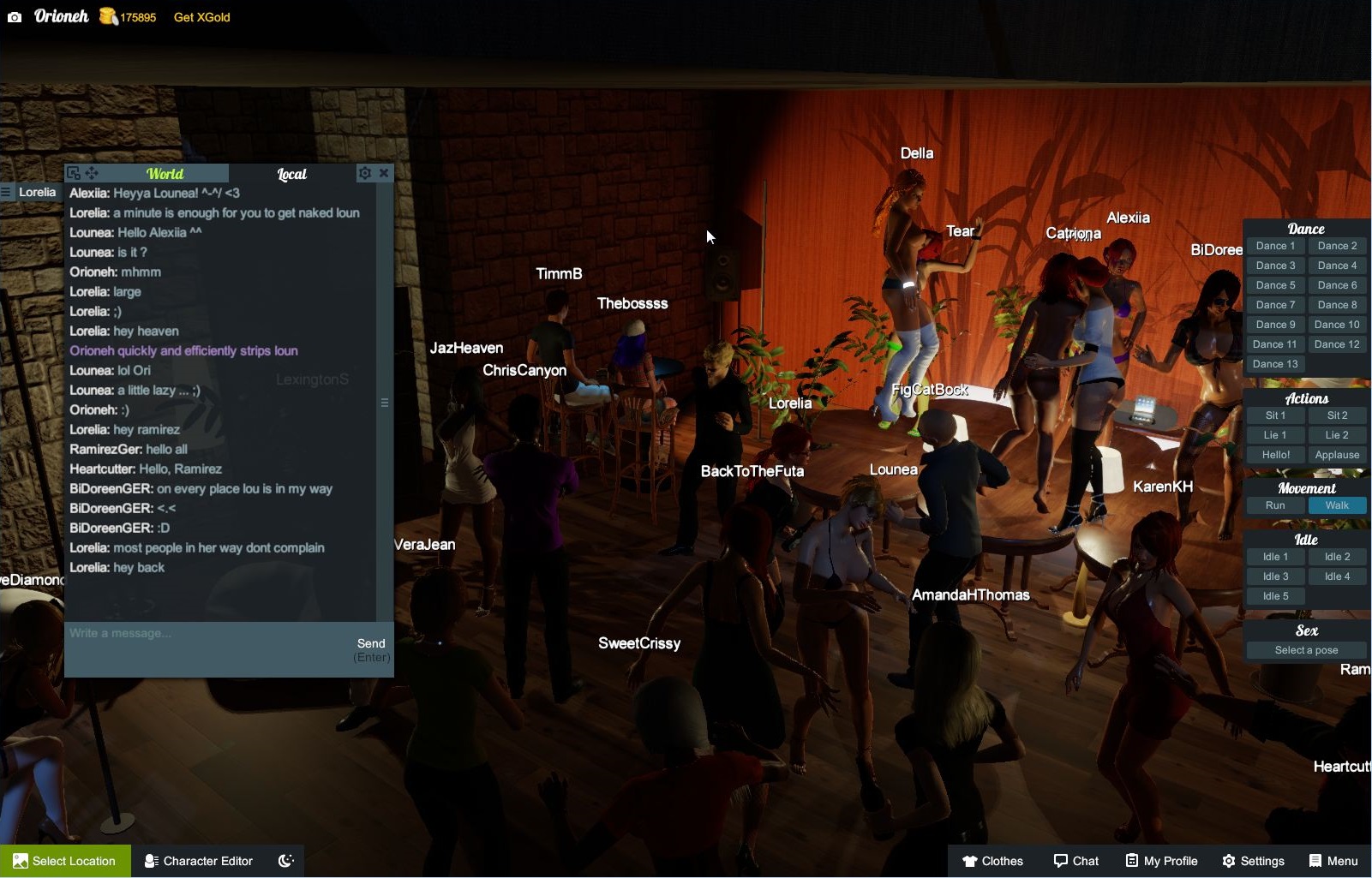Viewport: 1372px width, 878px height.
Task: Start the Dance 7 animation
Action: coord(1274,304)
